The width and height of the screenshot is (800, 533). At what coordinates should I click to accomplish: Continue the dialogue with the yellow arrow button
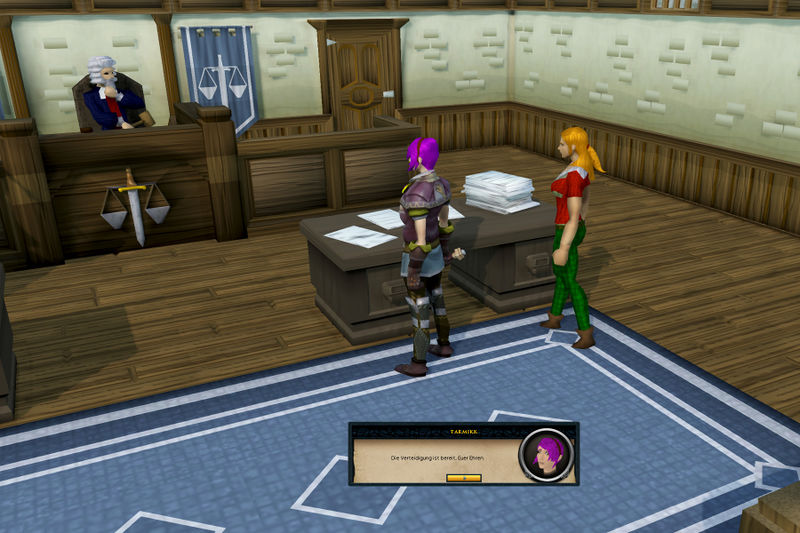pyautogui.click(x=463, y=478)
